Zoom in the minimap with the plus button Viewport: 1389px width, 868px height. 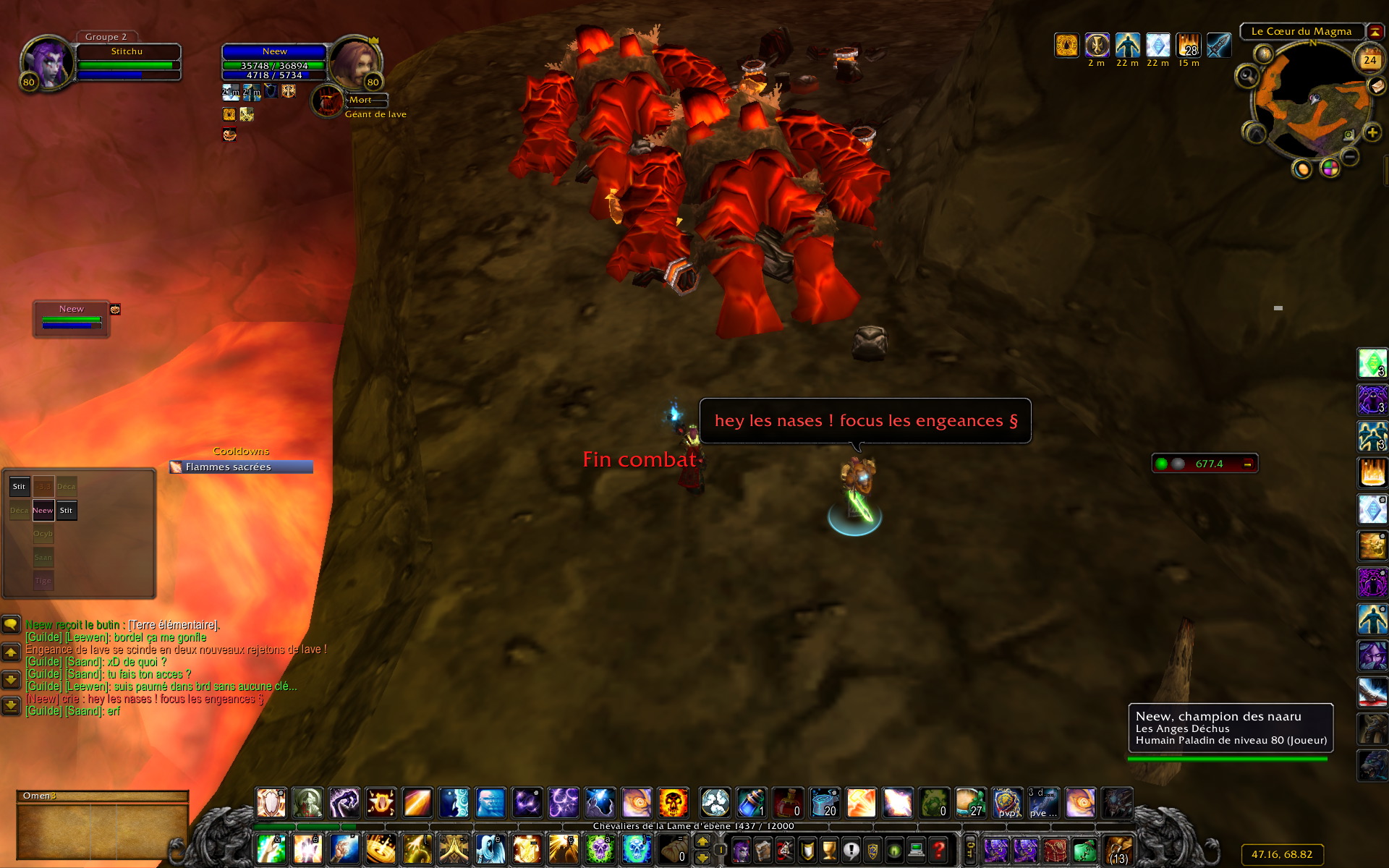tap(1372, 133)
